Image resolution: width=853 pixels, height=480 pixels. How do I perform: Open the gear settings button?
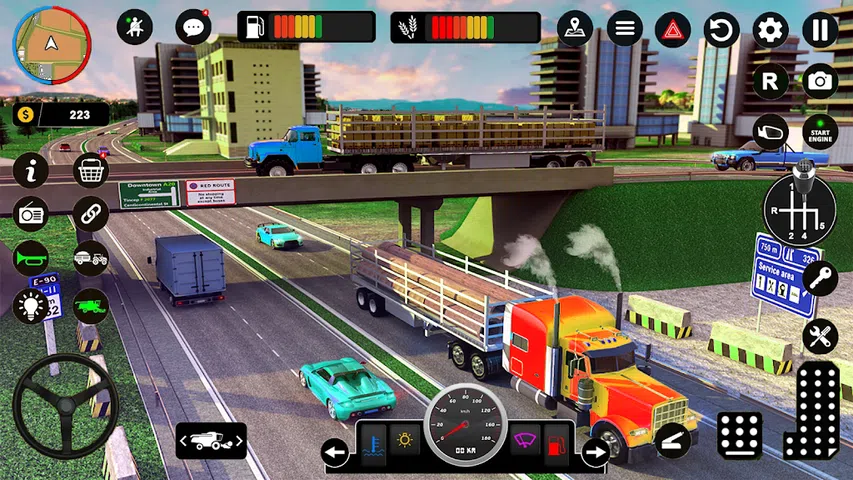770,29
